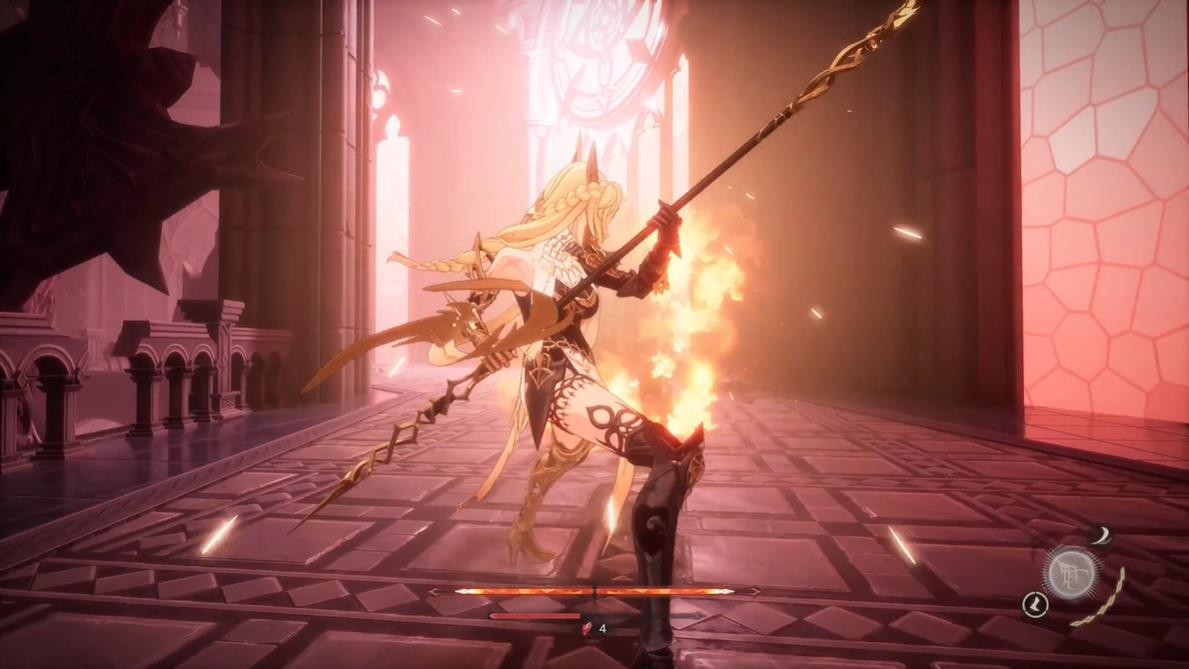Trigger the crescent moon ability icon
1189x669 pixels.
[x=1100, y=537]
